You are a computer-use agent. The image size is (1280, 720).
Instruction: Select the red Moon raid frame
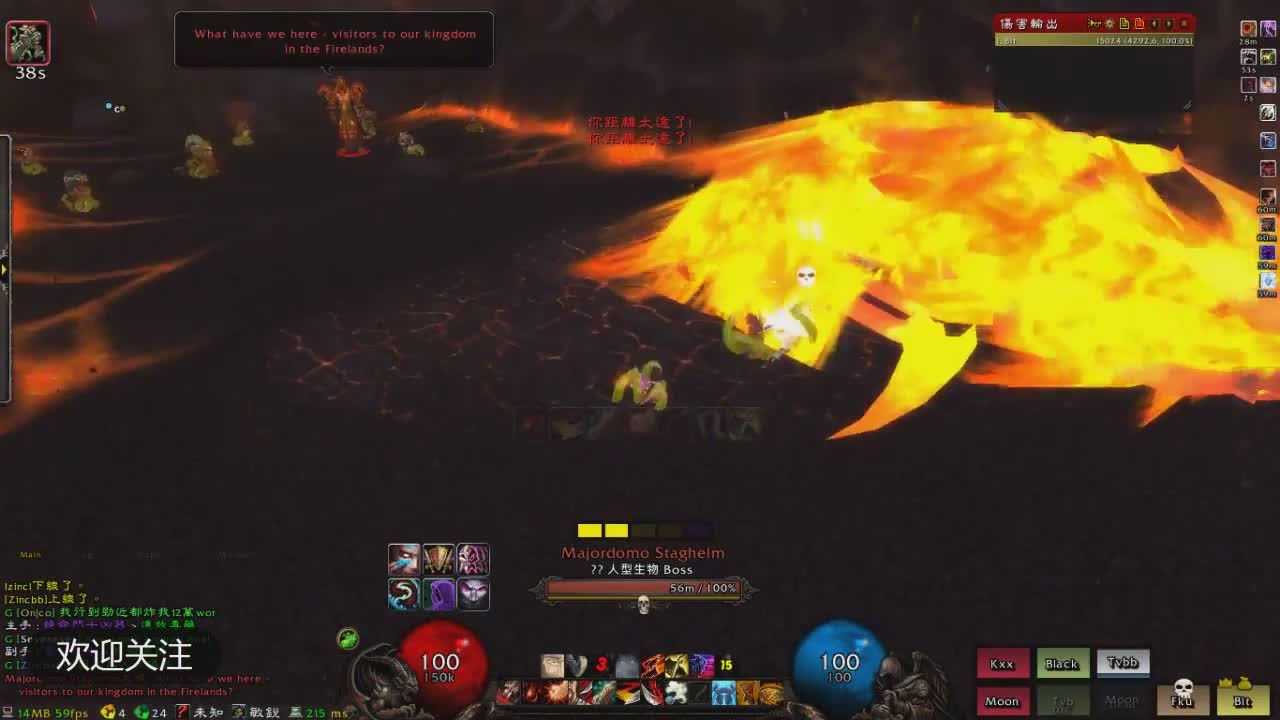point(1002,701)
